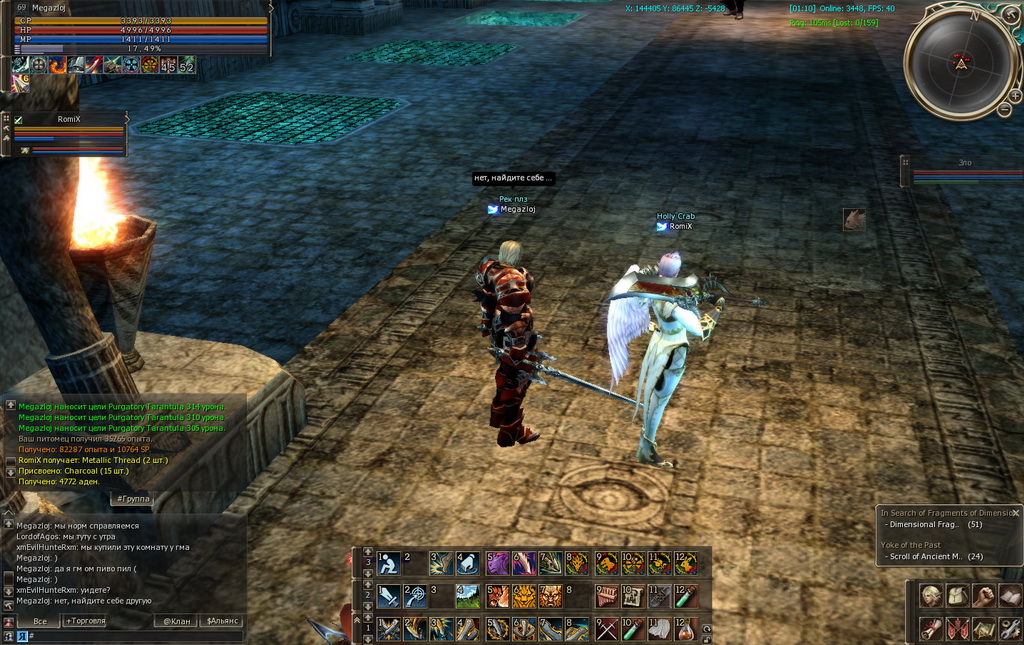This screenshot has height=645, width=1024.
Task: Open the character status menu icon
Action: 931,596
